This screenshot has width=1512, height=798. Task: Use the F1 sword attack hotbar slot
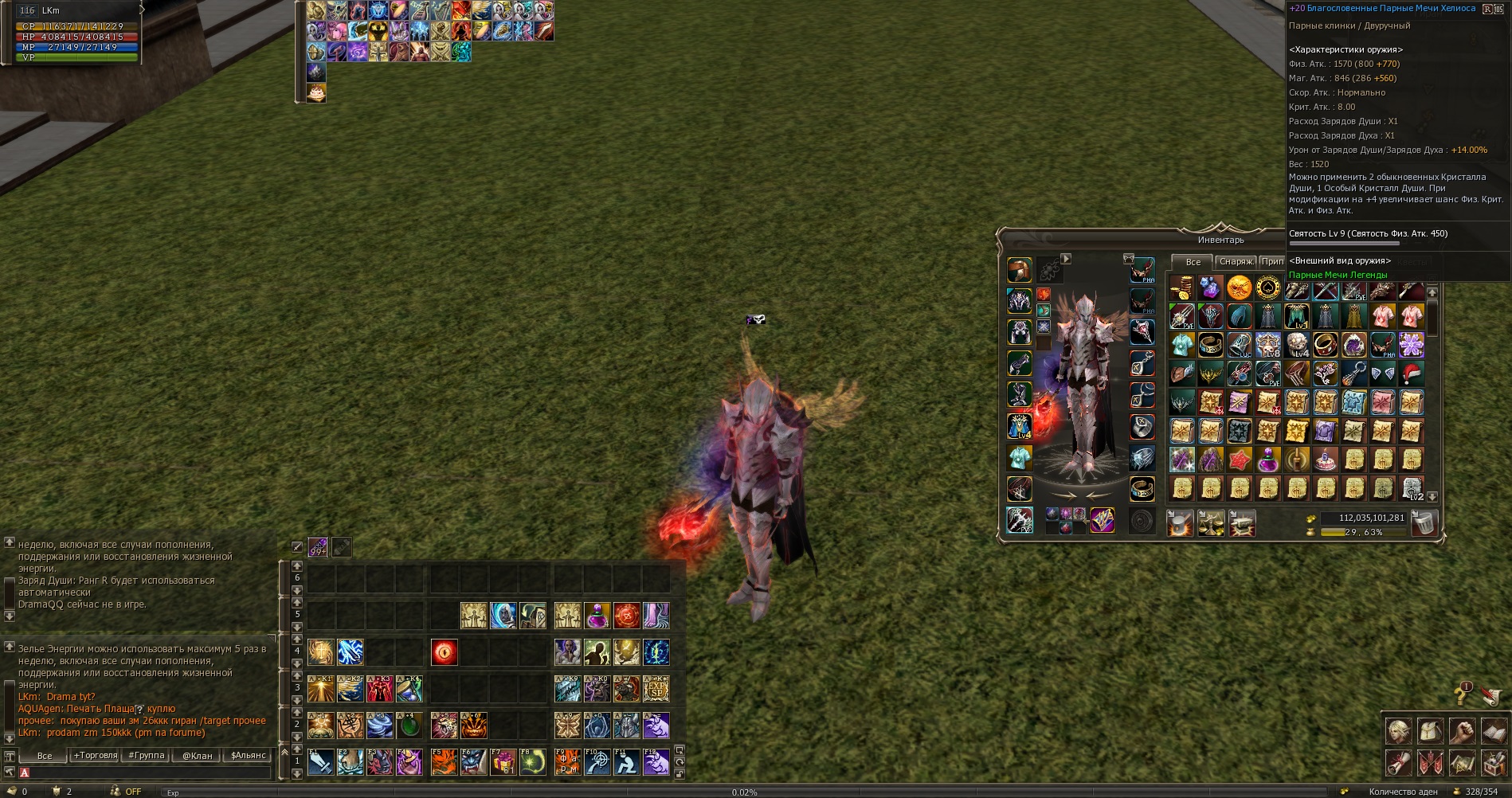(x=321, y=762)
